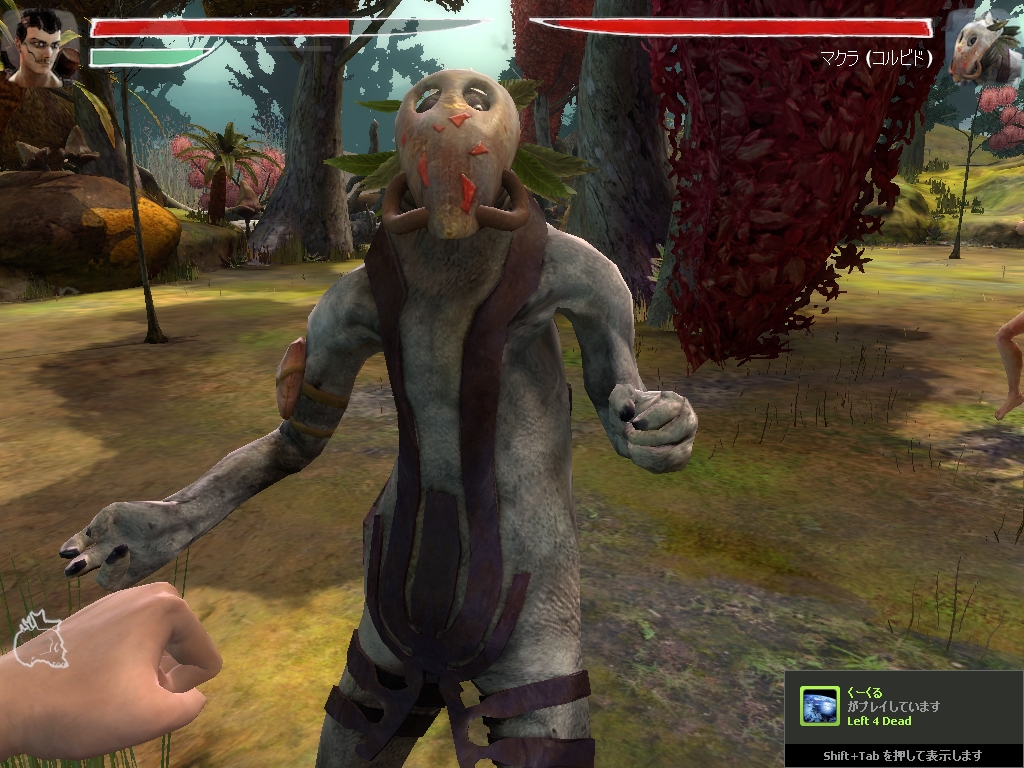Screen dimensions: 1024x768
Task: Click the white creature outline icon
Action: 39,641
